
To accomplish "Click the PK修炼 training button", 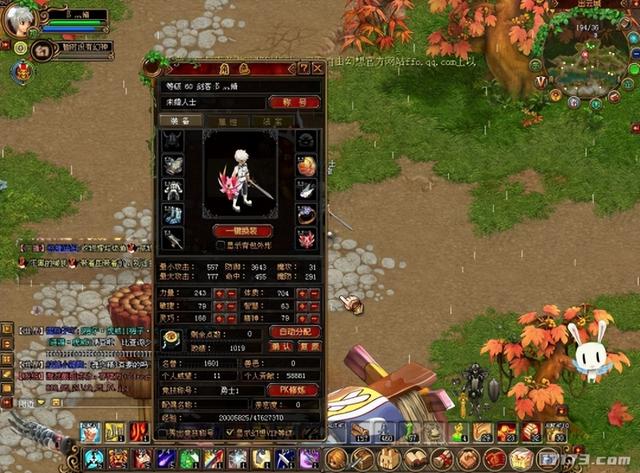I will tap(294, 389).
